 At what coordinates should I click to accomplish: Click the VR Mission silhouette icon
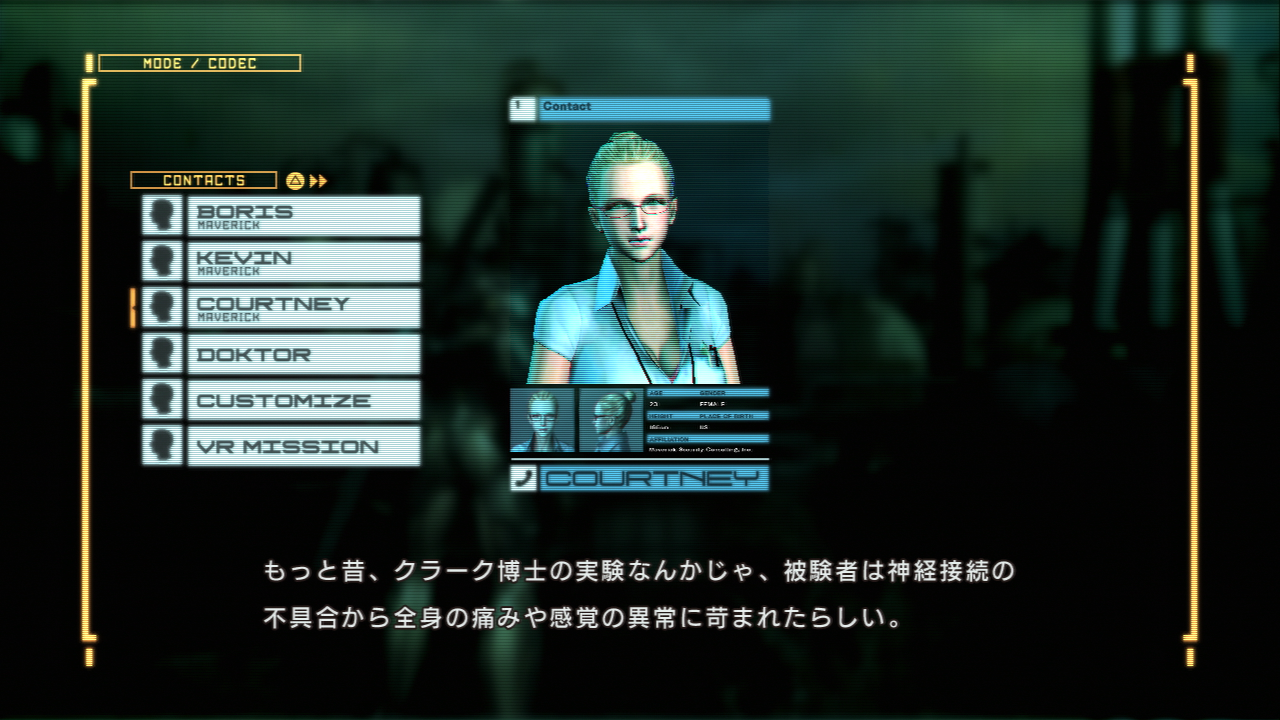click(x=162, y=446)
